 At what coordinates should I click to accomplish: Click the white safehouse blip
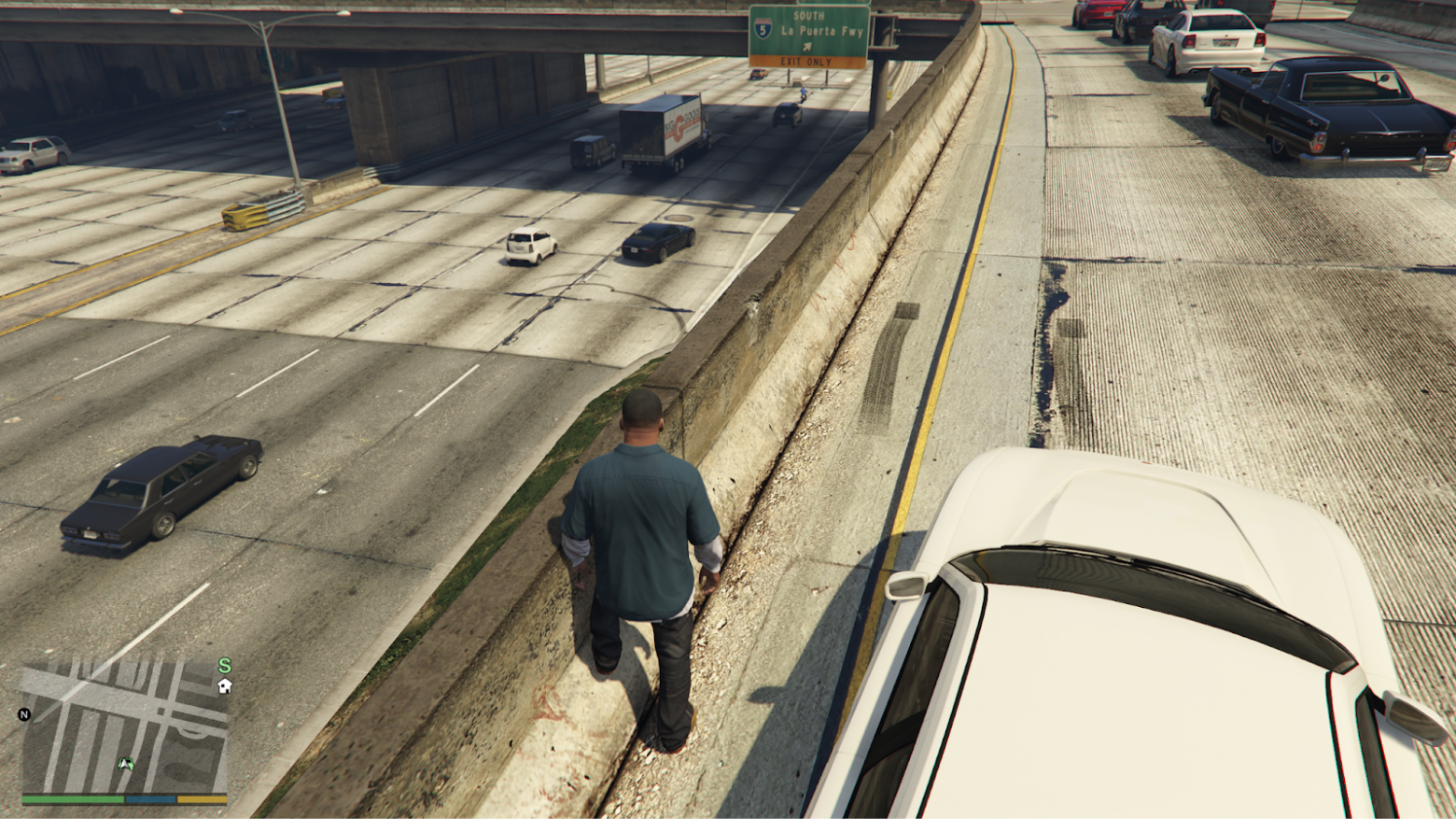(x=224, y=686)
